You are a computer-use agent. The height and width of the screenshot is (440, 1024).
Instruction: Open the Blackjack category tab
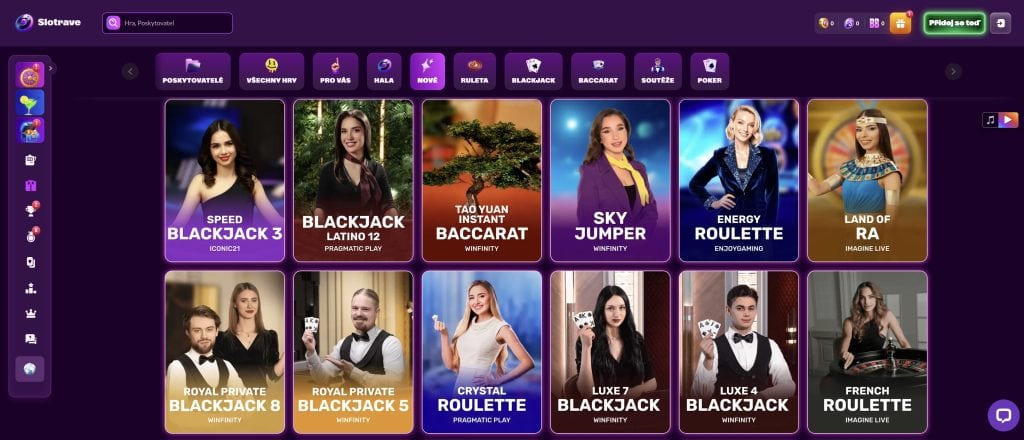coord(533,71)
